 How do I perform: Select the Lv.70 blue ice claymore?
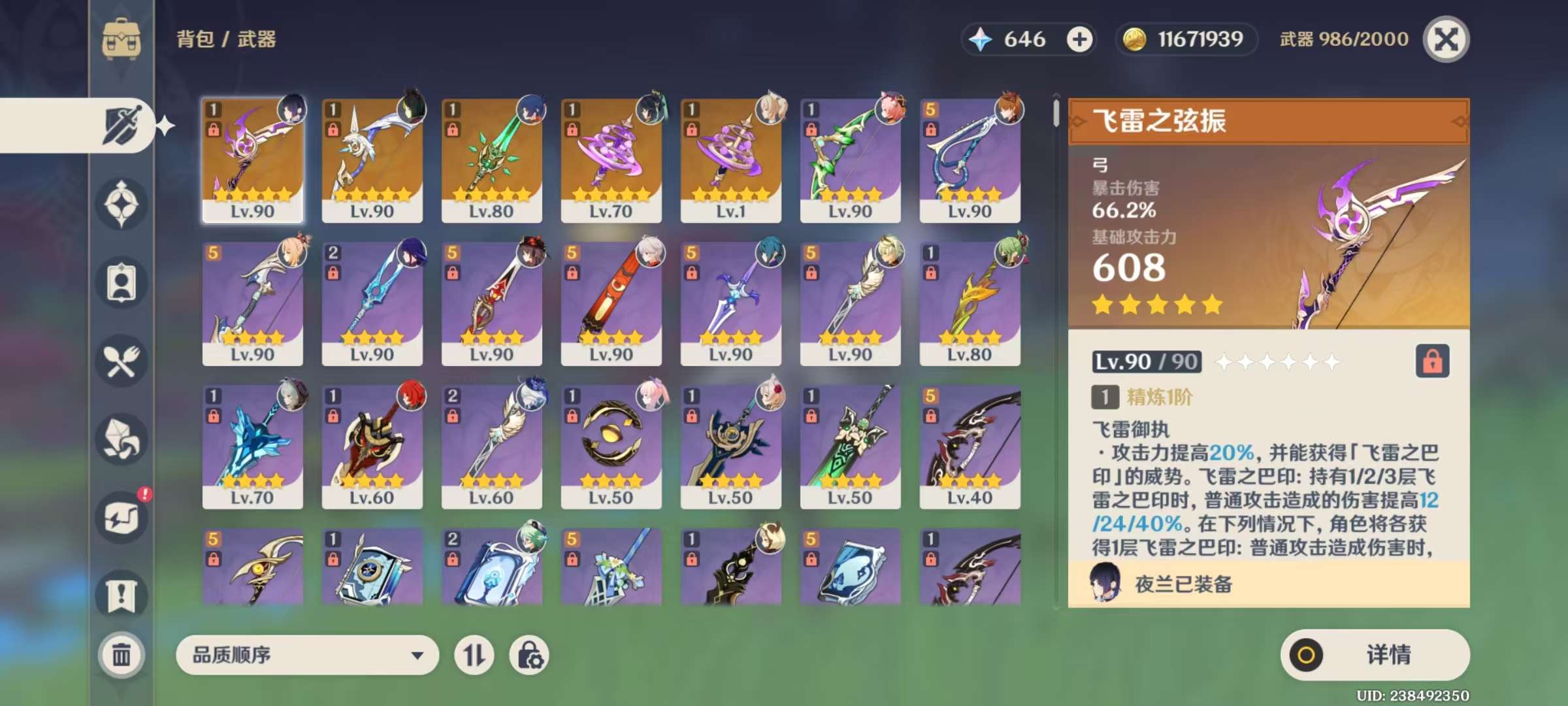click(252, 446)
